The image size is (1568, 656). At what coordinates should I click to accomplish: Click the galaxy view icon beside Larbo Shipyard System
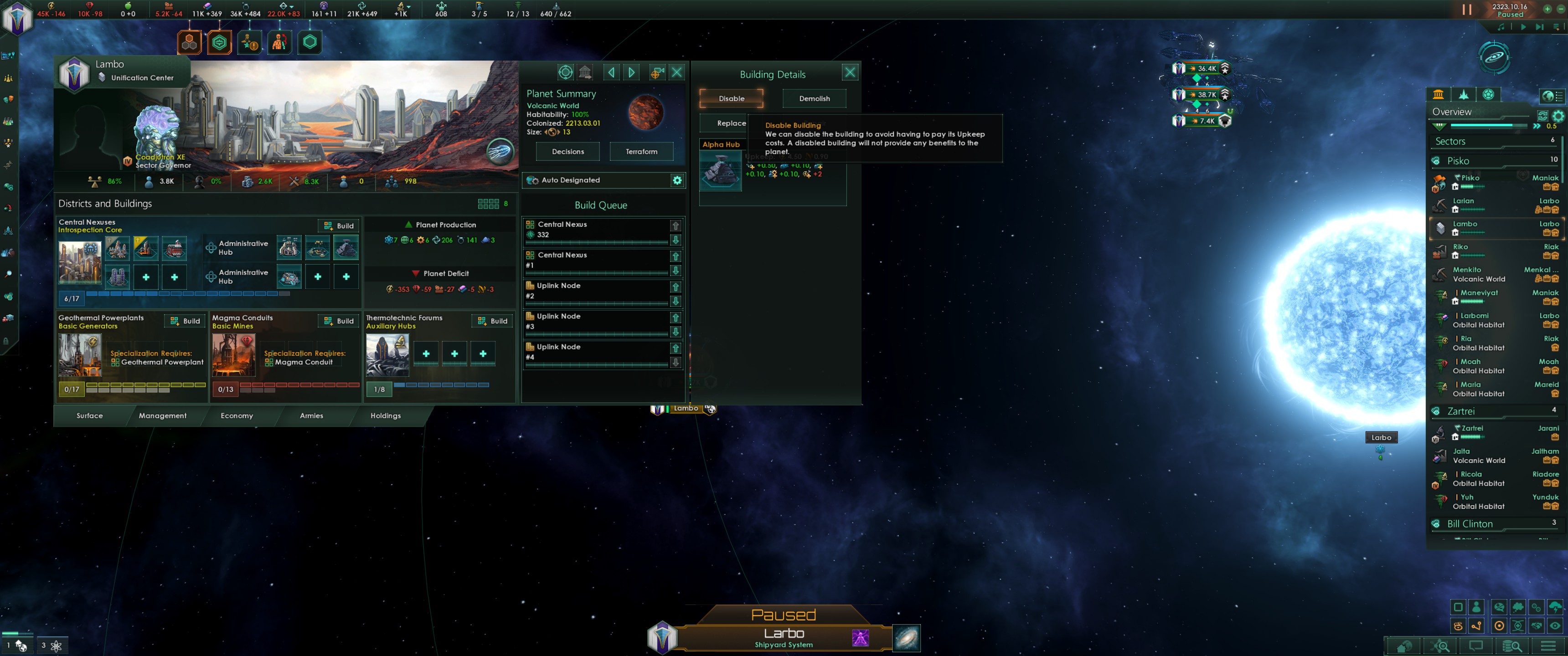[906, 638]
